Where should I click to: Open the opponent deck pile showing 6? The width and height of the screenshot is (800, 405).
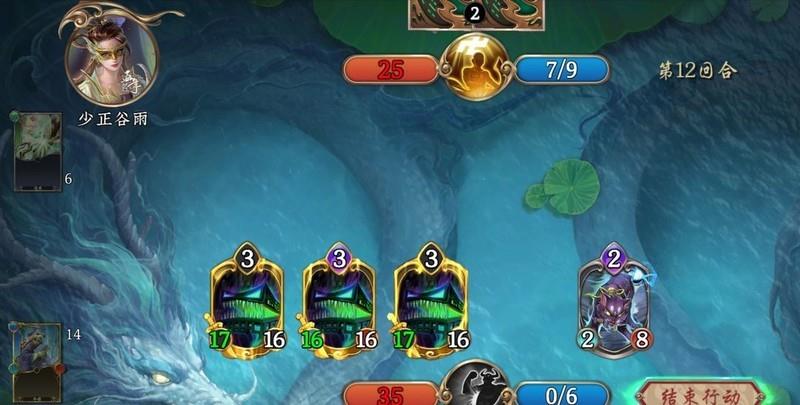pyautogui.click(x=37, y=152)
